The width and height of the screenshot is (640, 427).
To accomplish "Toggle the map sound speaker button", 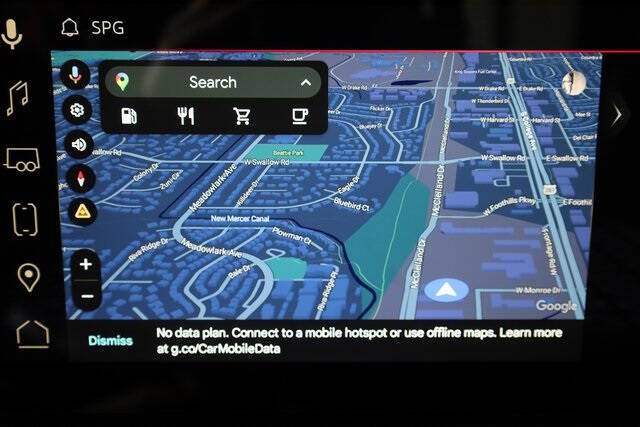I will pyautogui.click(x=77, y=144).
